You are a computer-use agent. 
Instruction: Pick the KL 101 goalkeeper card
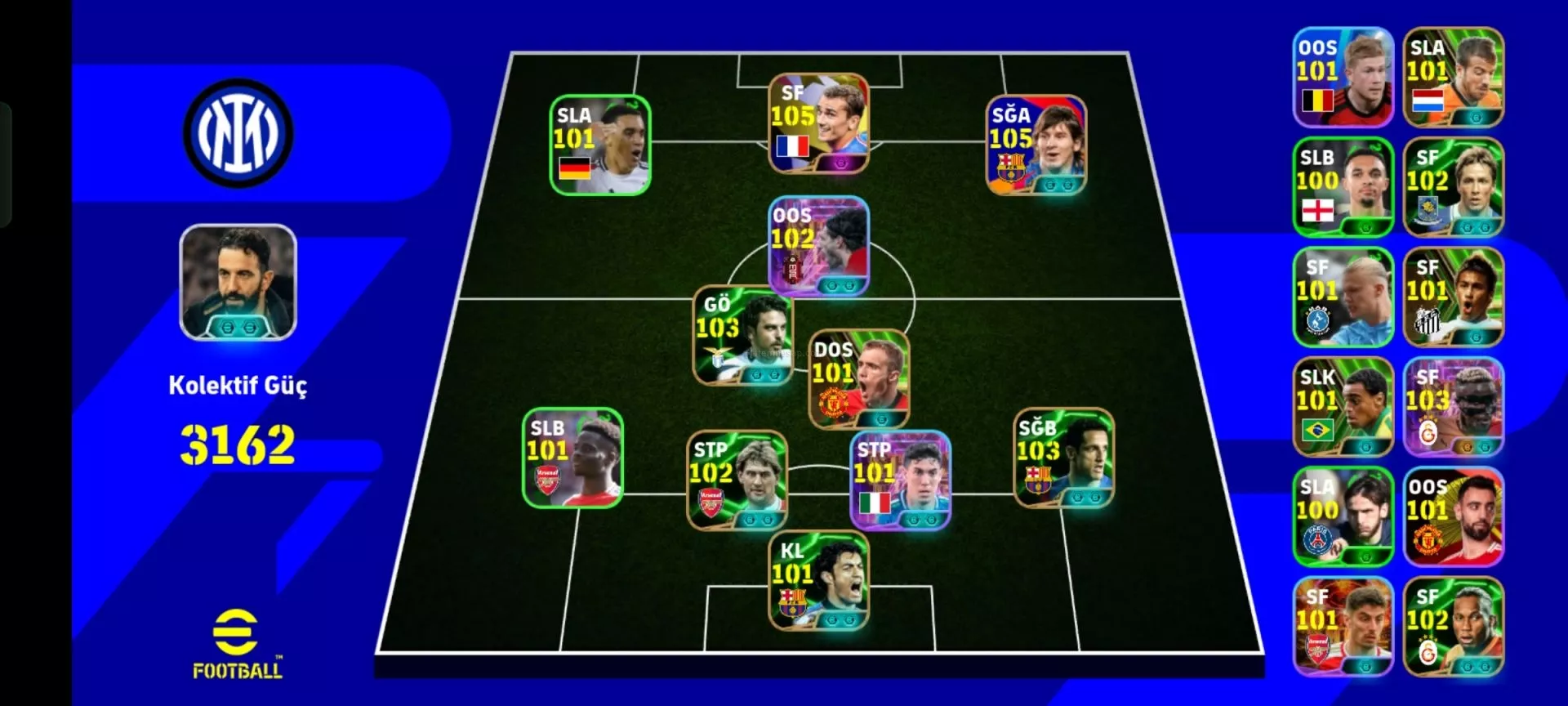pos(818,581)
